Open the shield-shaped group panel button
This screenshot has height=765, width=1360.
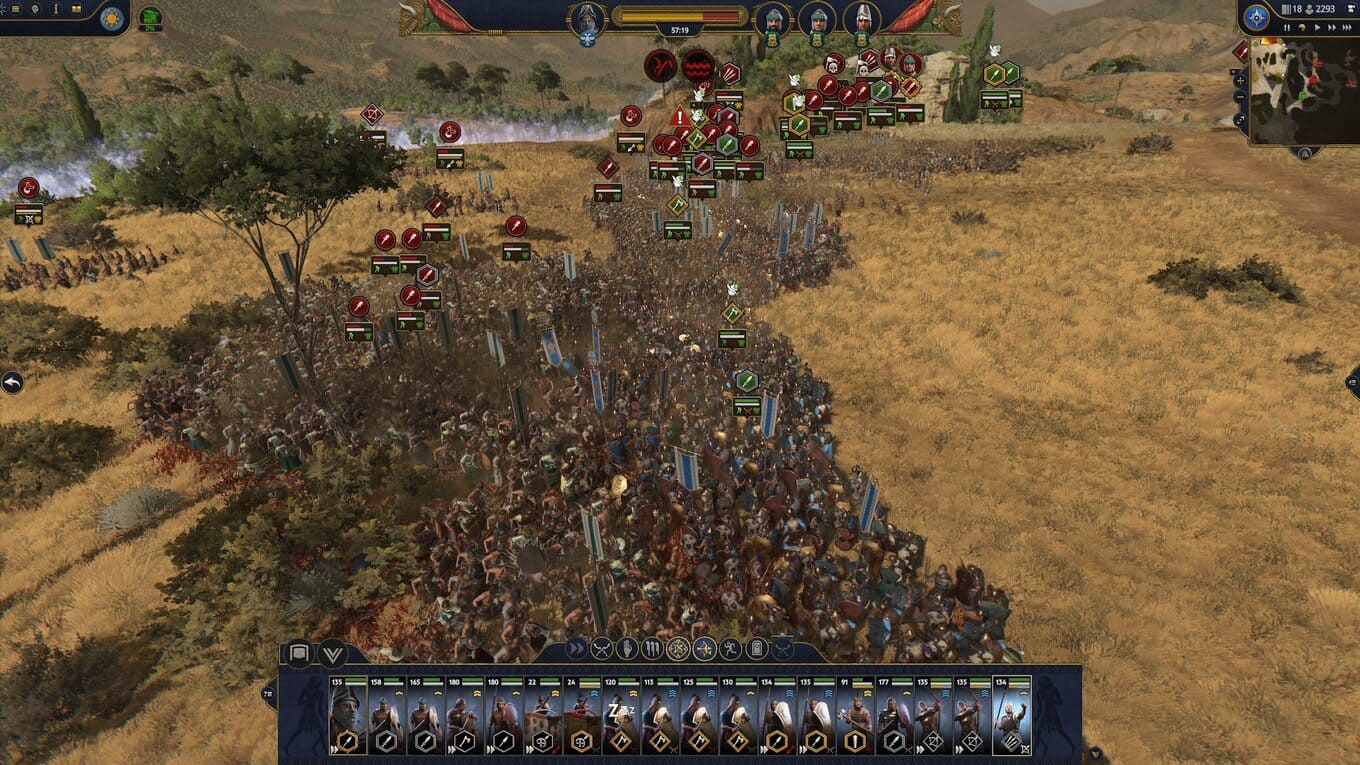[298, 654]
